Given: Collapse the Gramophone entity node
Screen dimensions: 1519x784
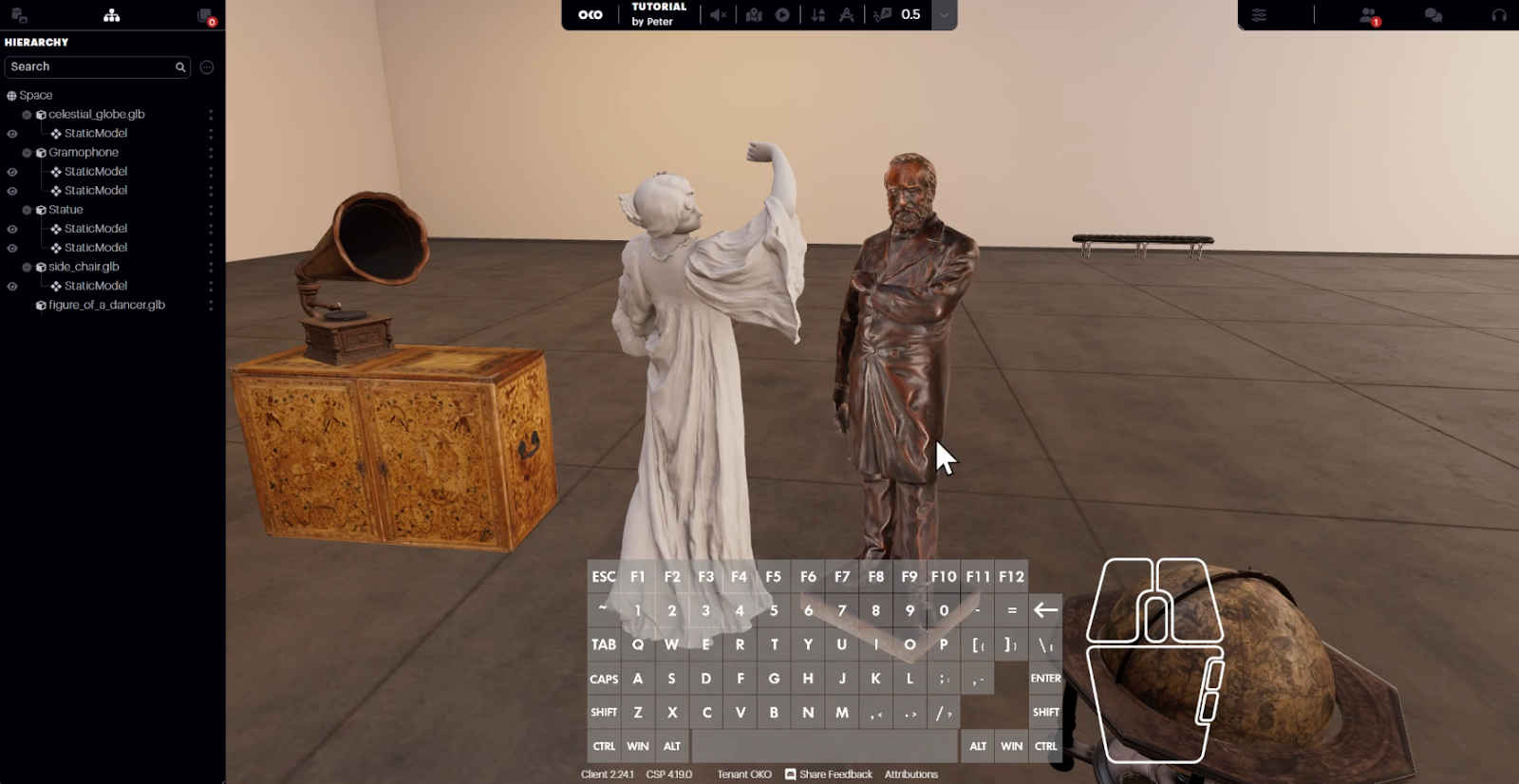Looking at the screenshot, I should [x=27, y=153].
